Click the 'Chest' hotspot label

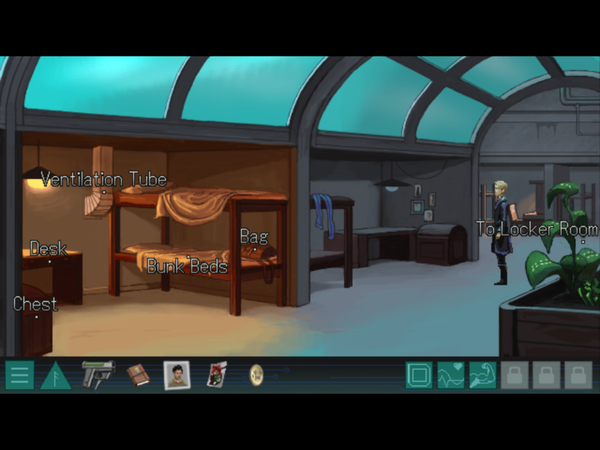[x=35, y=303]
